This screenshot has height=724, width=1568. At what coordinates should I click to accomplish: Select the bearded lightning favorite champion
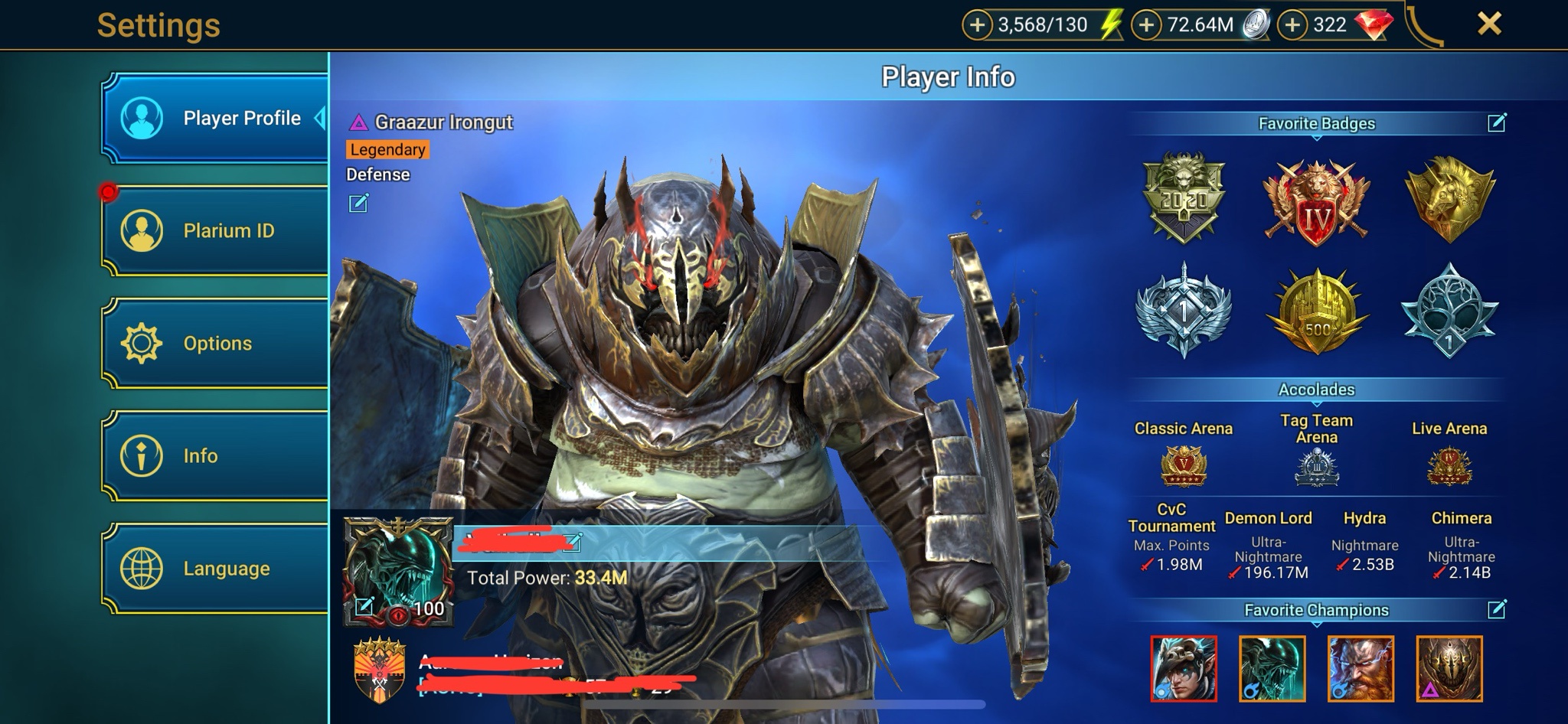[1361, 668]
